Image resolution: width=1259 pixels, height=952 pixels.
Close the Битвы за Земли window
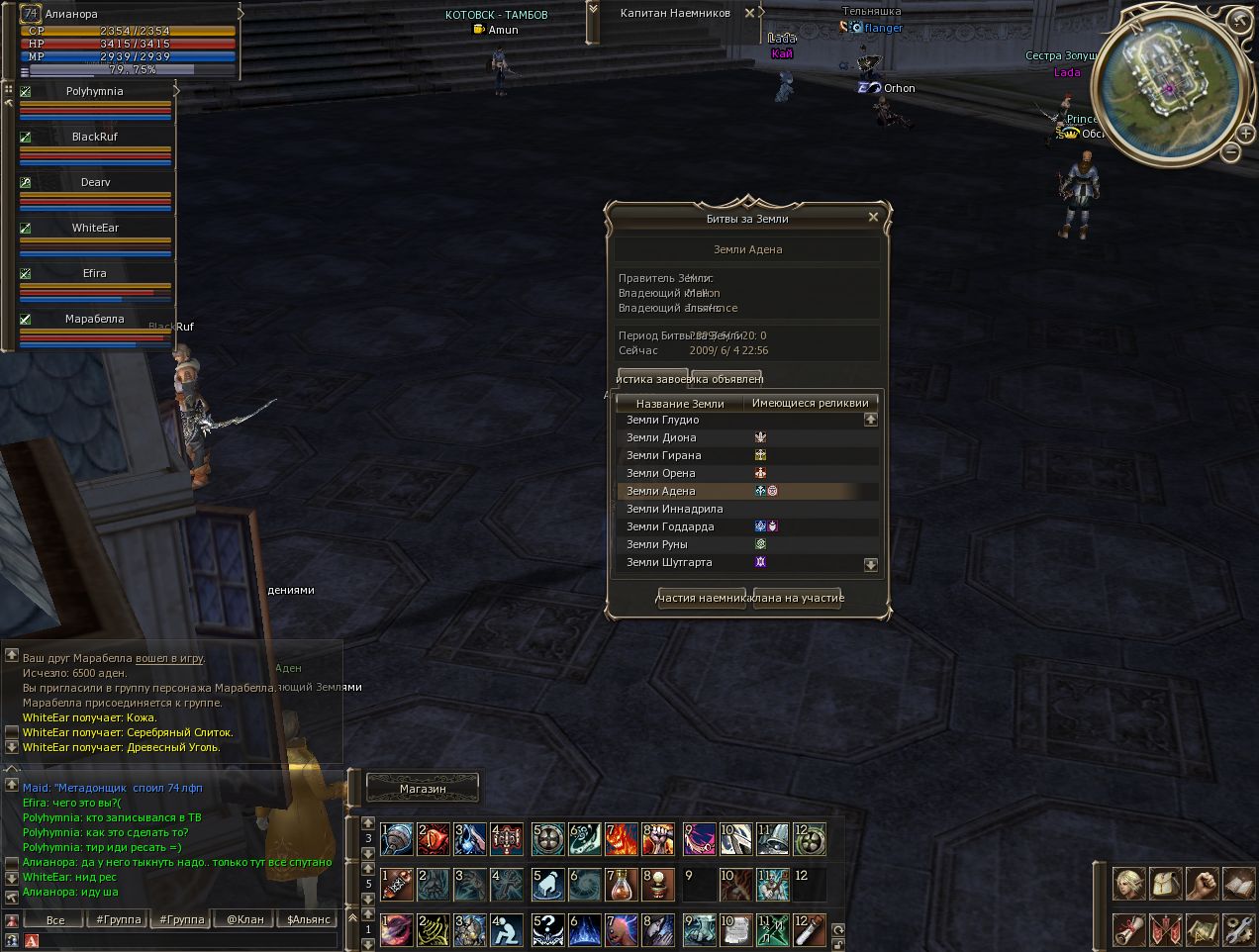[873, 217]
